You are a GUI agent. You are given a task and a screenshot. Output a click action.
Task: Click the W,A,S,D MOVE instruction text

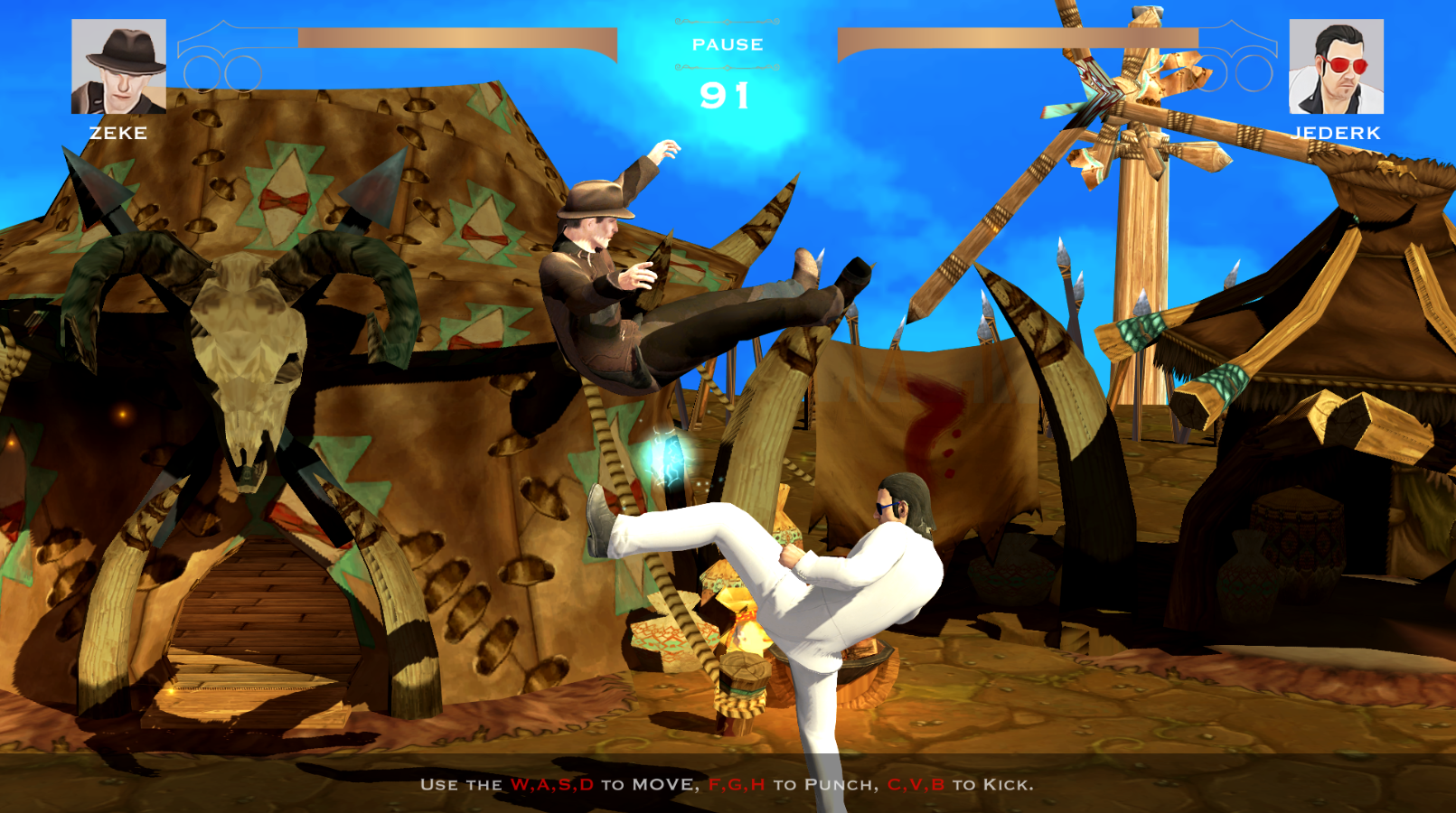[x=551, y=786]
